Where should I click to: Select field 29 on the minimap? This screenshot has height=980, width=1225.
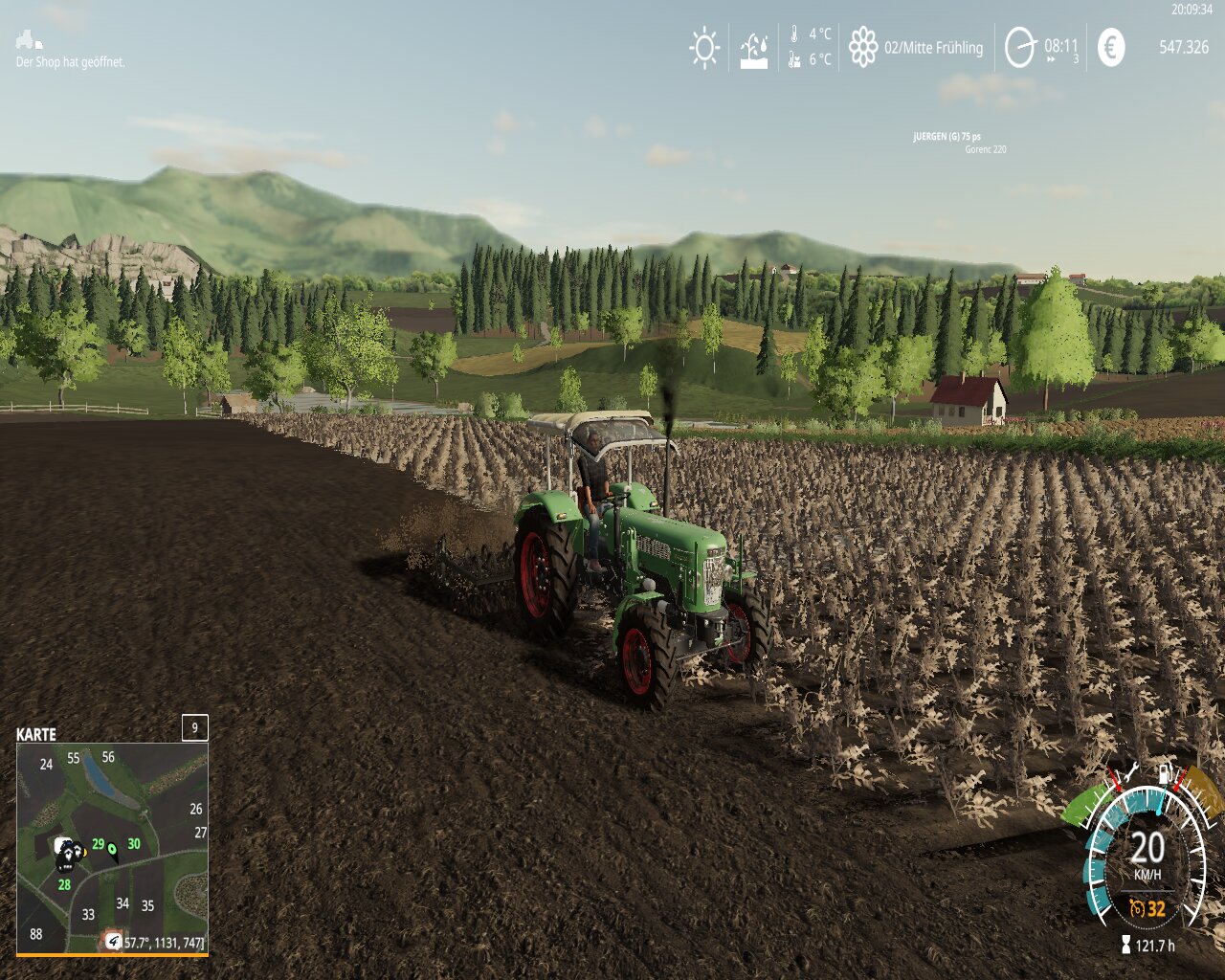[98, 844]
